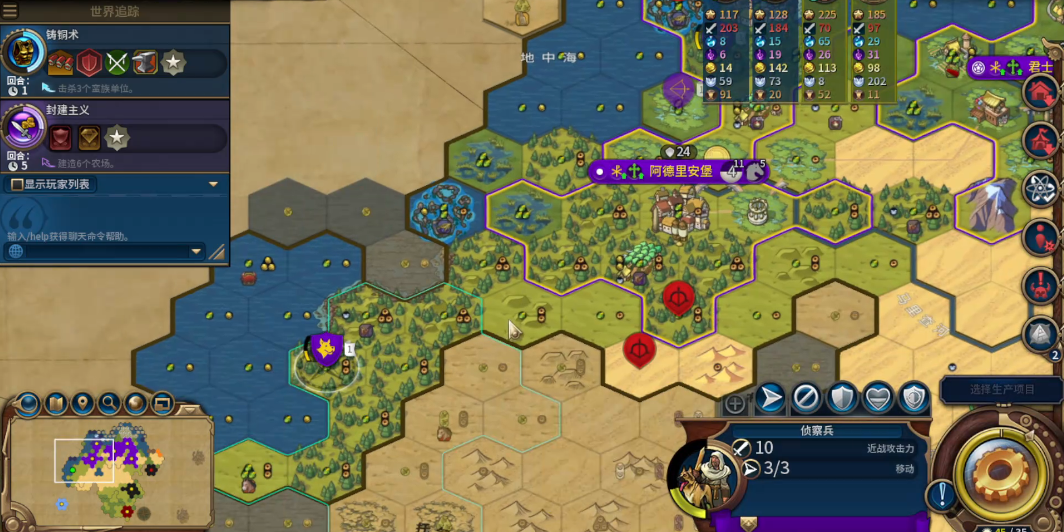Open minimap options globe button
1064x532 pixels.
click(x=136, y=404)
